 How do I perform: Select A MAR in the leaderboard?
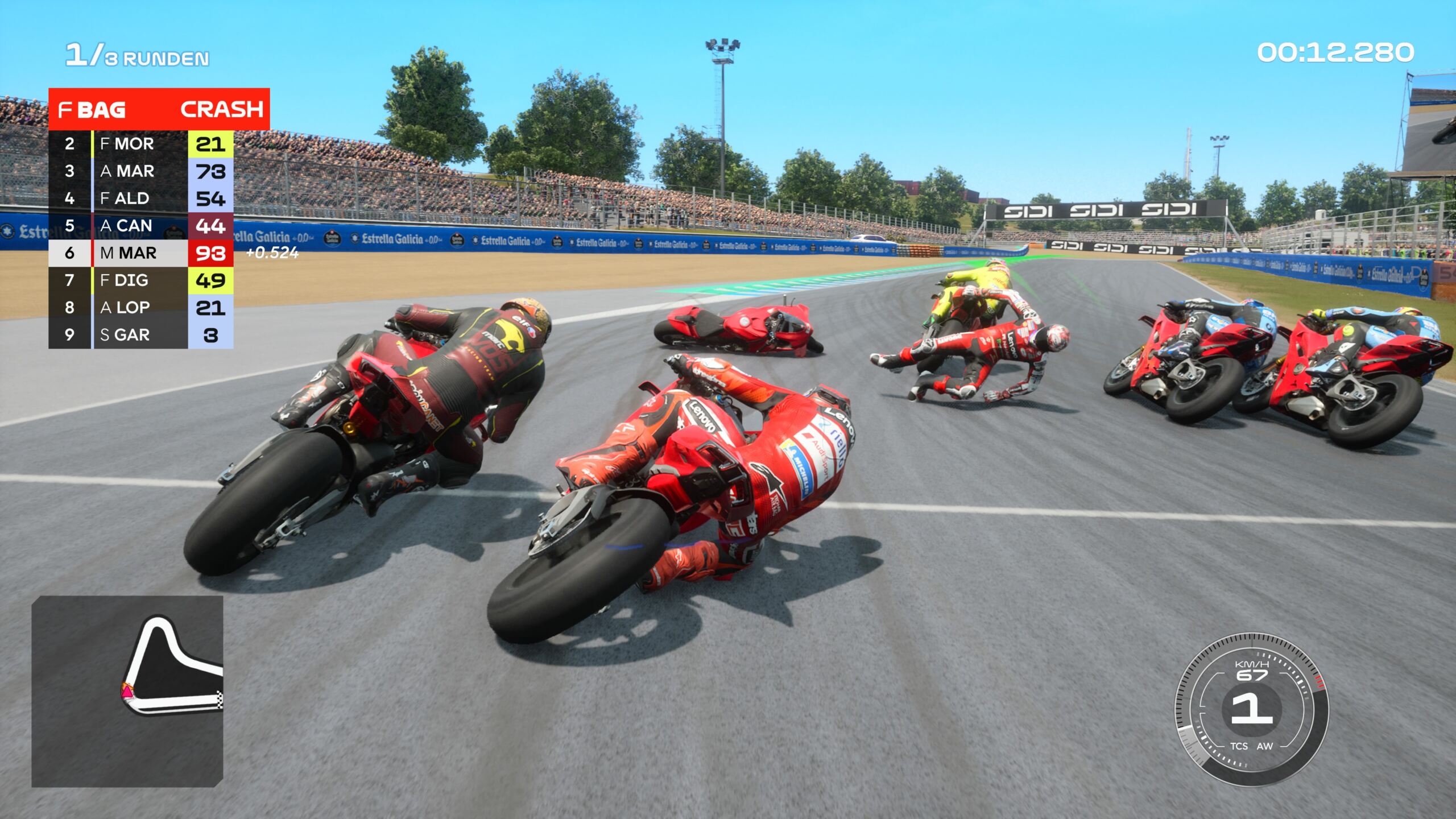tap(140, 171)
